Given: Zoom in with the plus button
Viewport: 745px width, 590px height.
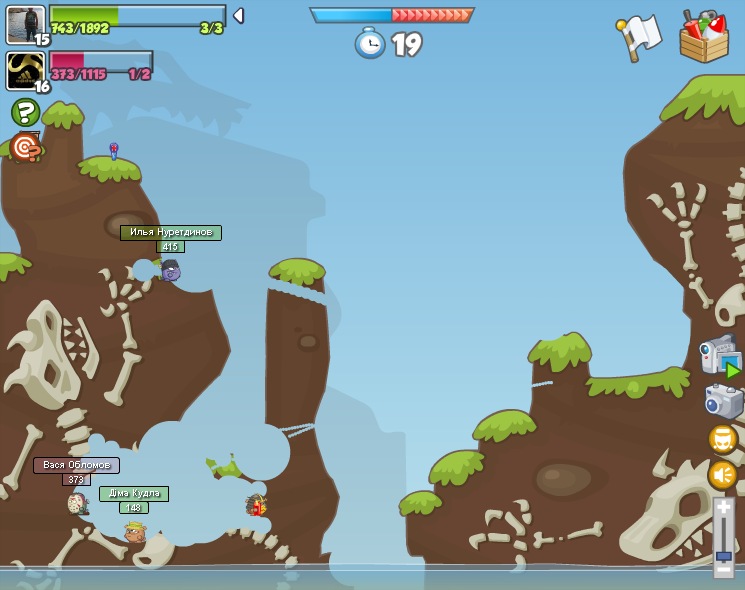Looking at the screenshot, I should [x=723, y=508].
